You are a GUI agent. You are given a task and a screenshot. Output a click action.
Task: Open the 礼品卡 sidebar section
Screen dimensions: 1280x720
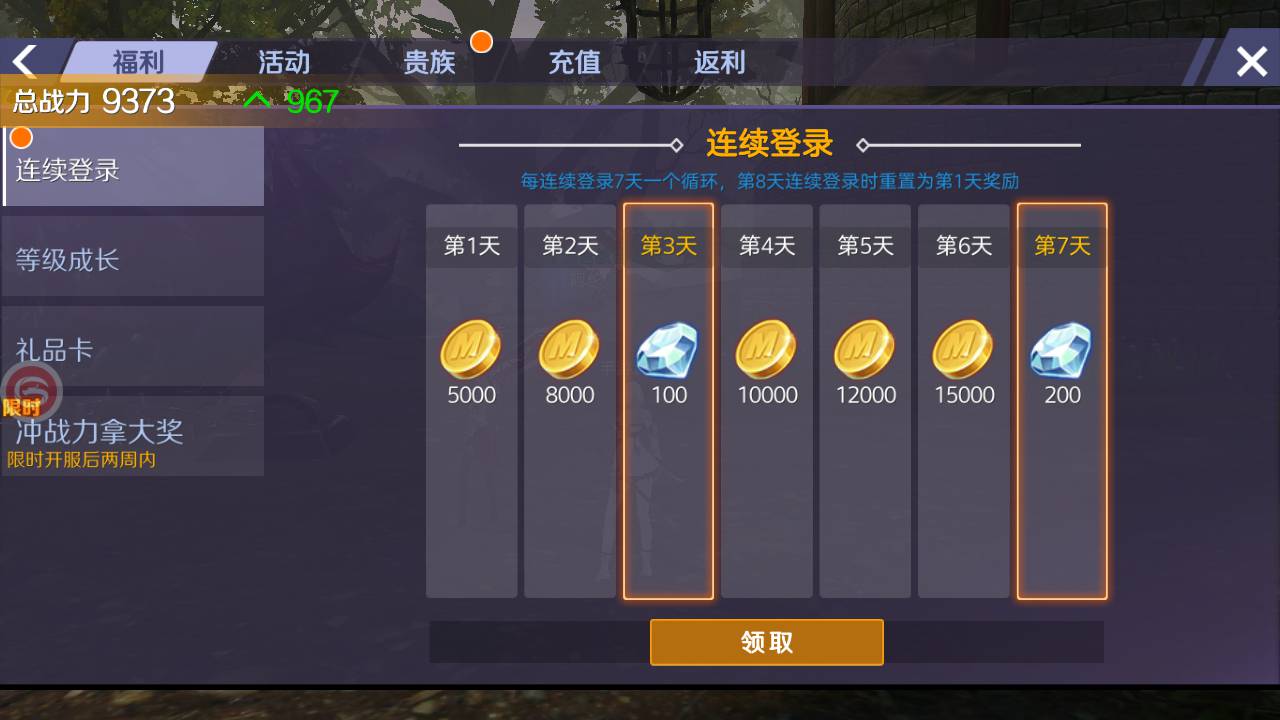(x=54, y=346)
